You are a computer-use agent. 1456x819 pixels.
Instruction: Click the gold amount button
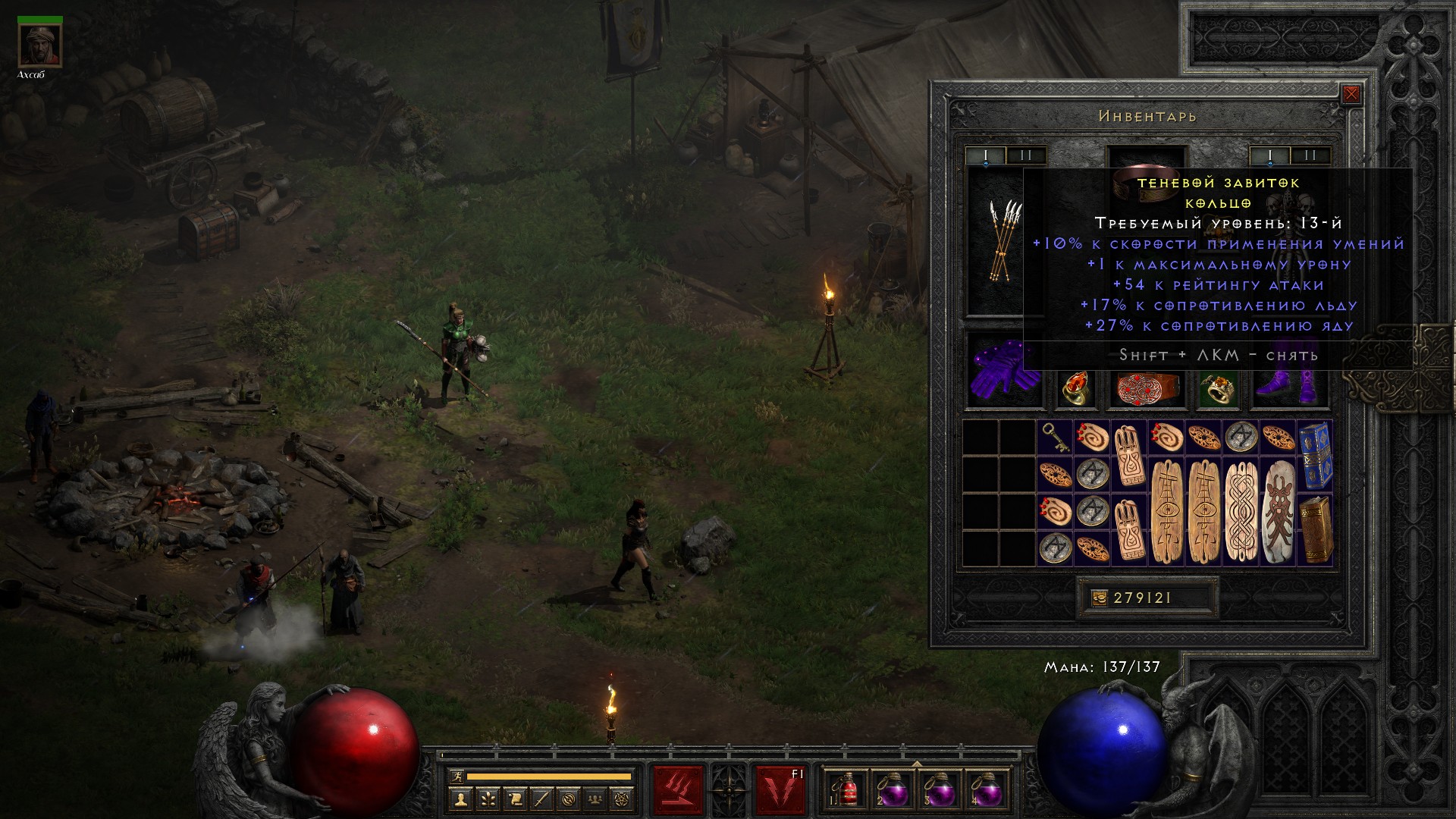point(1099,598)
